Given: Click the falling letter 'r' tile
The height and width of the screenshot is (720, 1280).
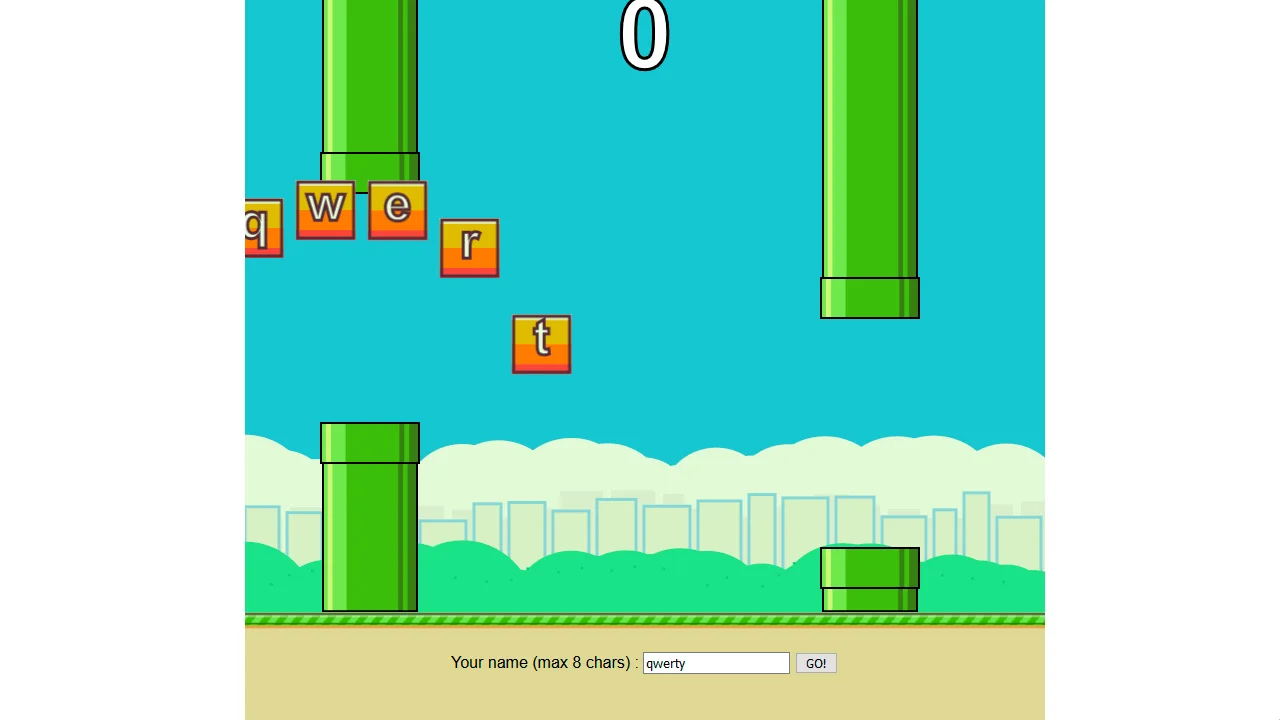Looking at the screenshot, I should [x=470, y=246].
